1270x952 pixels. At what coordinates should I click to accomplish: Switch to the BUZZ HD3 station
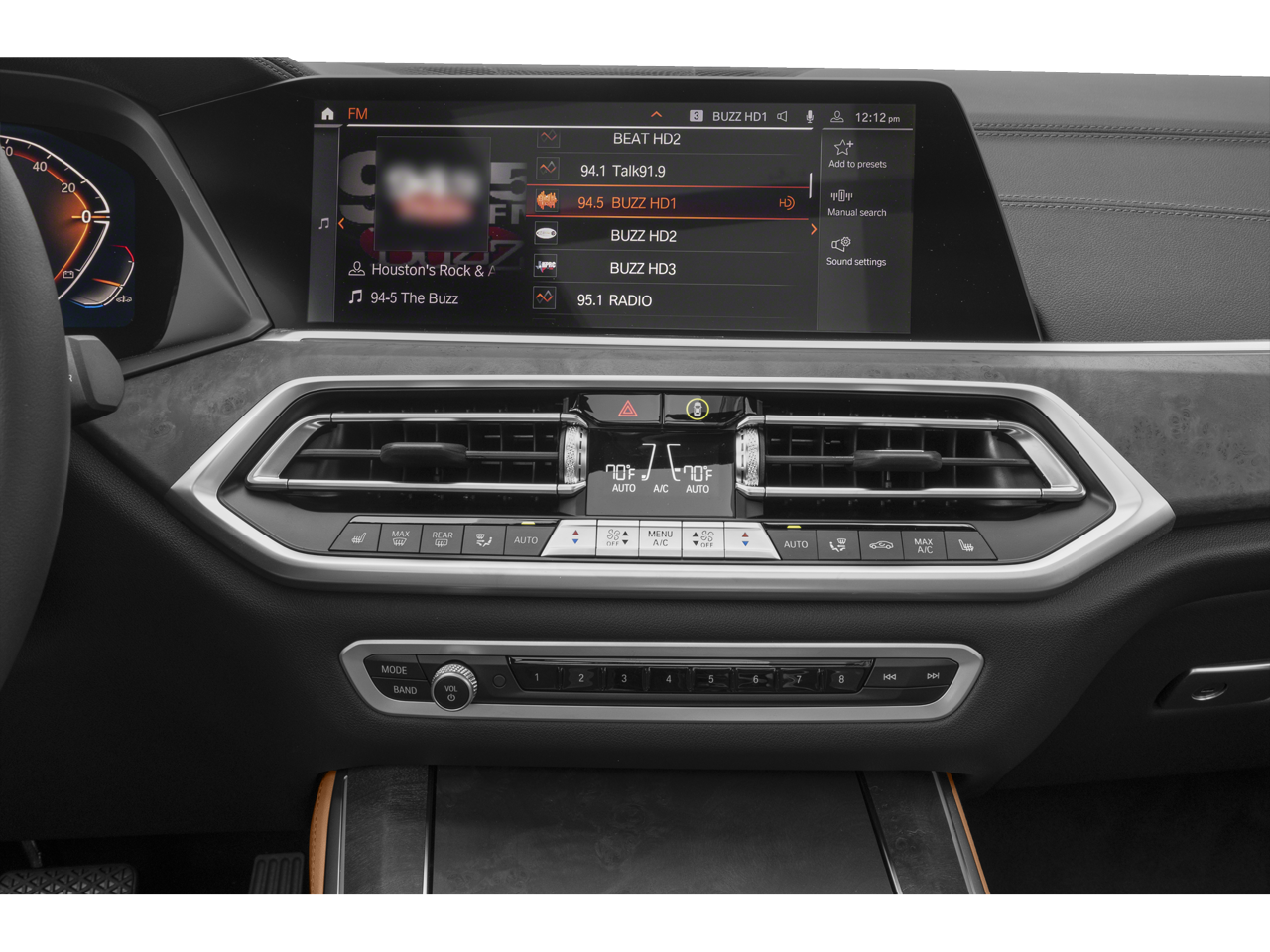642,269
